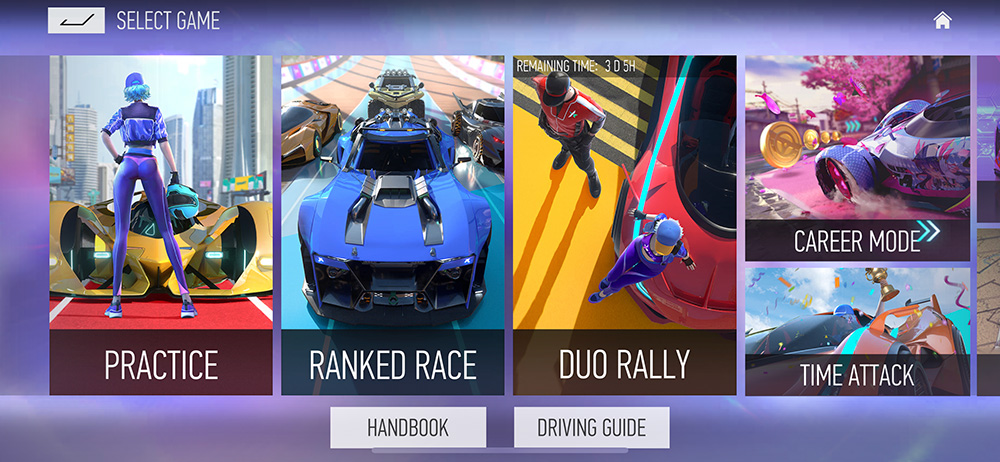Viewport: 1000px width, 462px height.
Task: Return to the home screen
Action: point(942,20)
